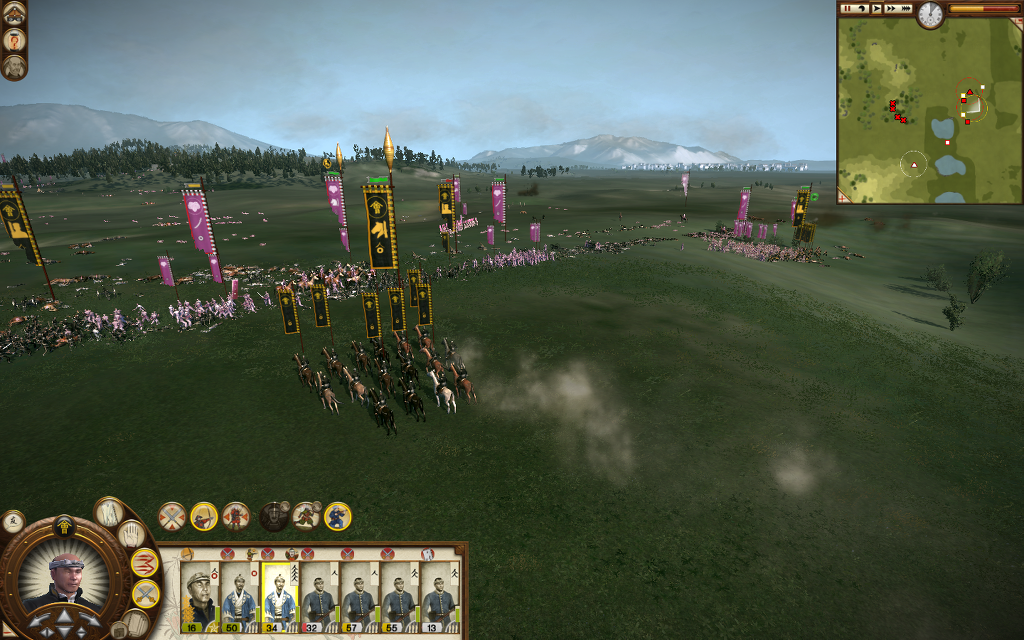
Task: Select the unit card with 13 men
Action: pyautogui.click(x=439, y=595)
